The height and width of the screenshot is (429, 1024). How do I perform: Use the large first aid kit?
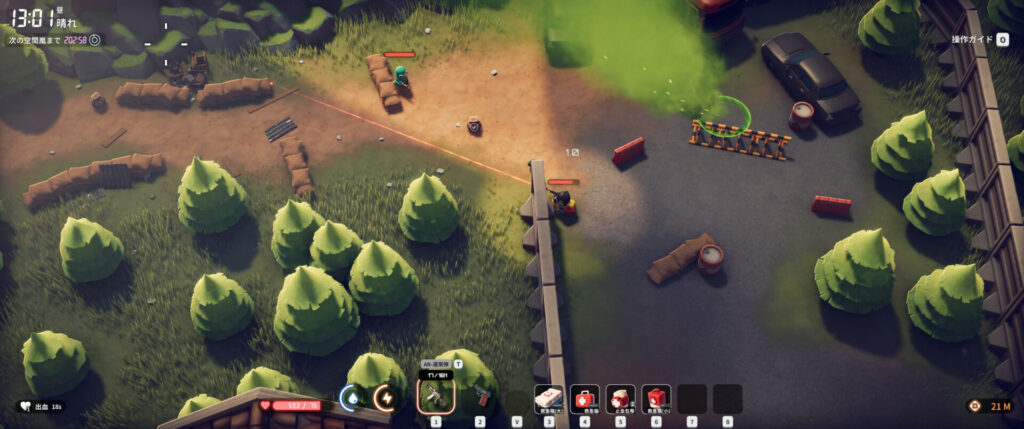pos(549,399)
